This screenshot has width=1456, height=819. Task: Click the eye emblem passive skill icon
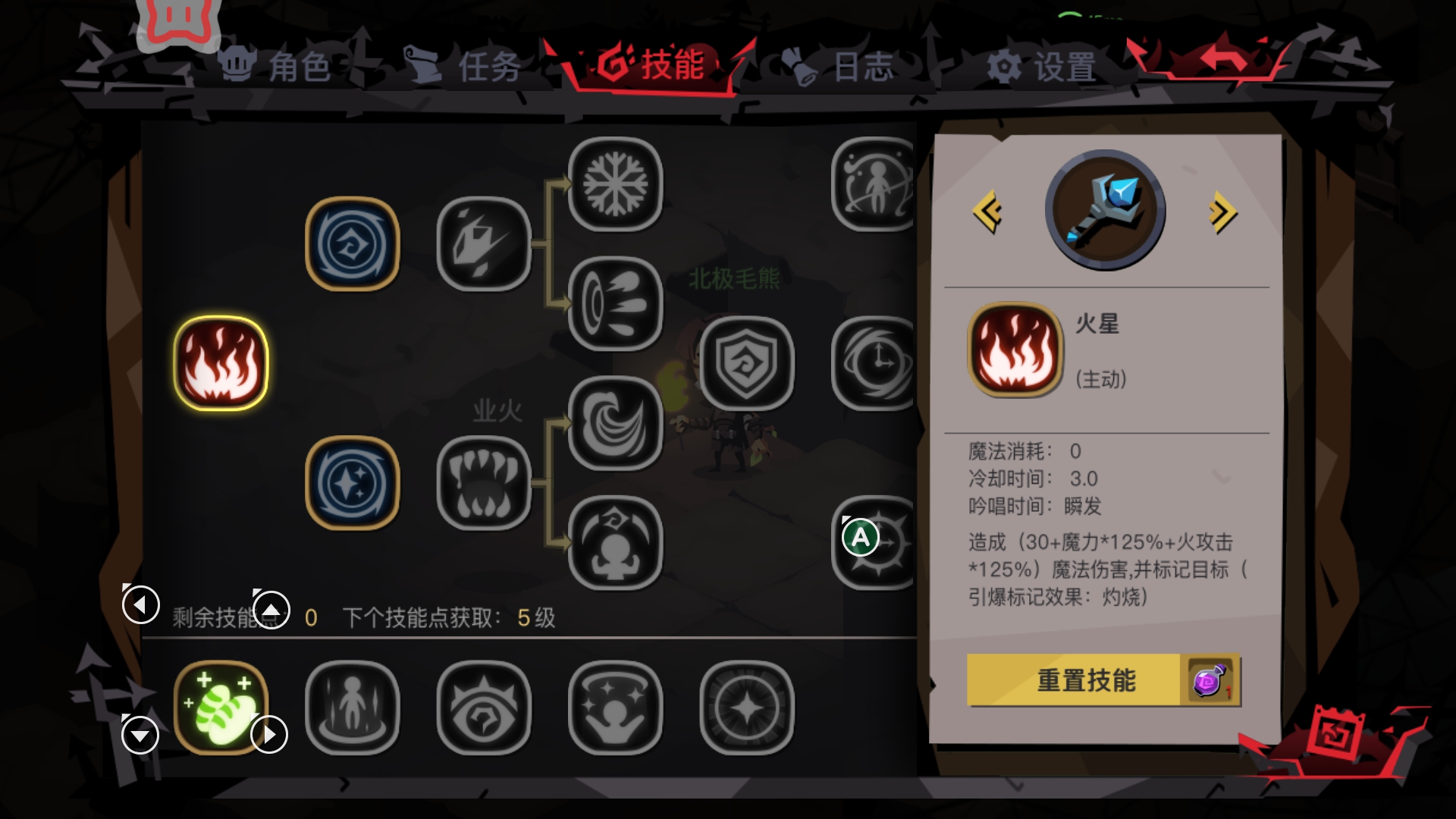coord(485,709)
